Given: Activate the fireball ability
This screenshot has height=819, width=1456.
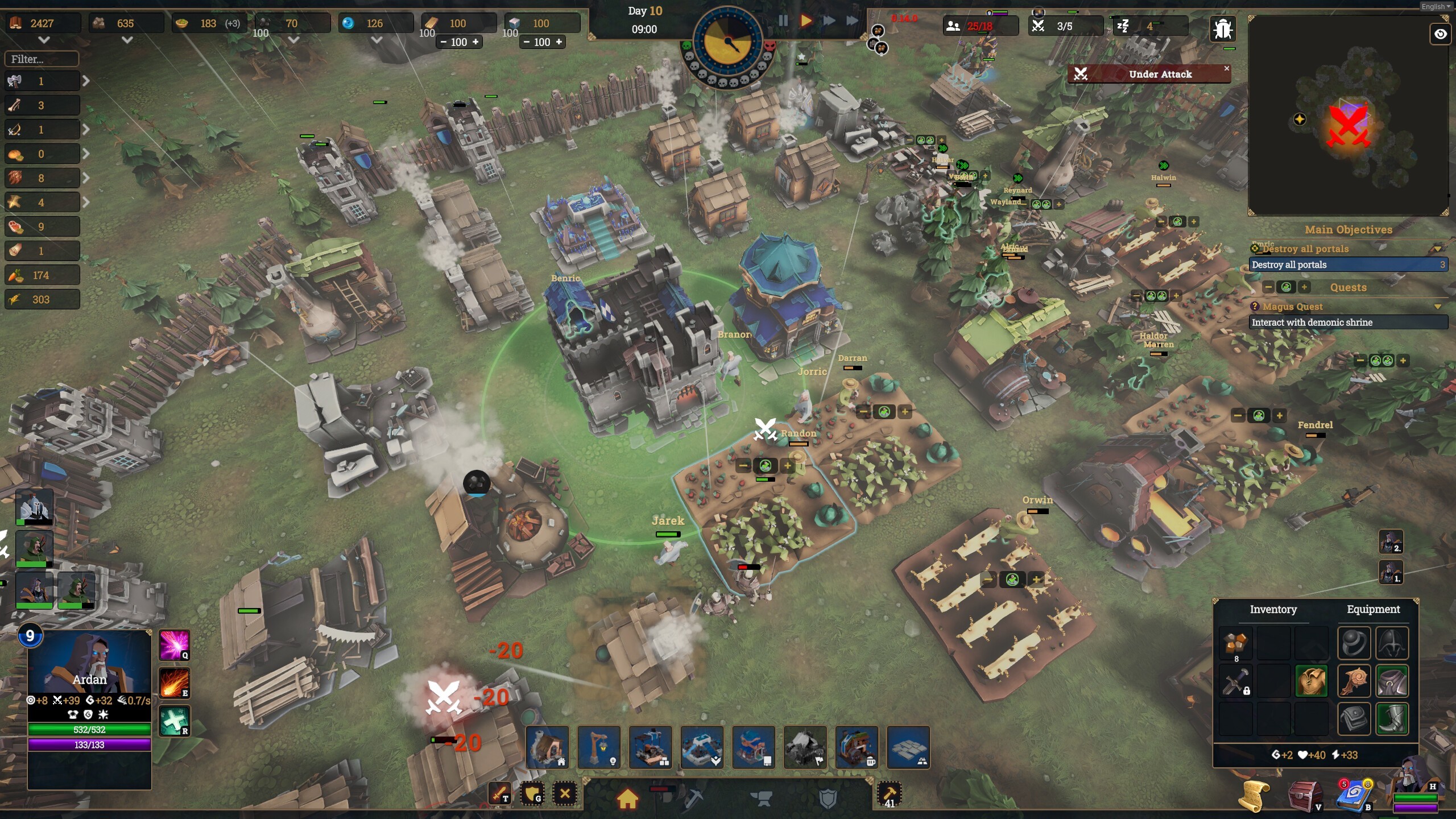Looking at the screenshot, I should pyautogui.click(x=174, y=682).
